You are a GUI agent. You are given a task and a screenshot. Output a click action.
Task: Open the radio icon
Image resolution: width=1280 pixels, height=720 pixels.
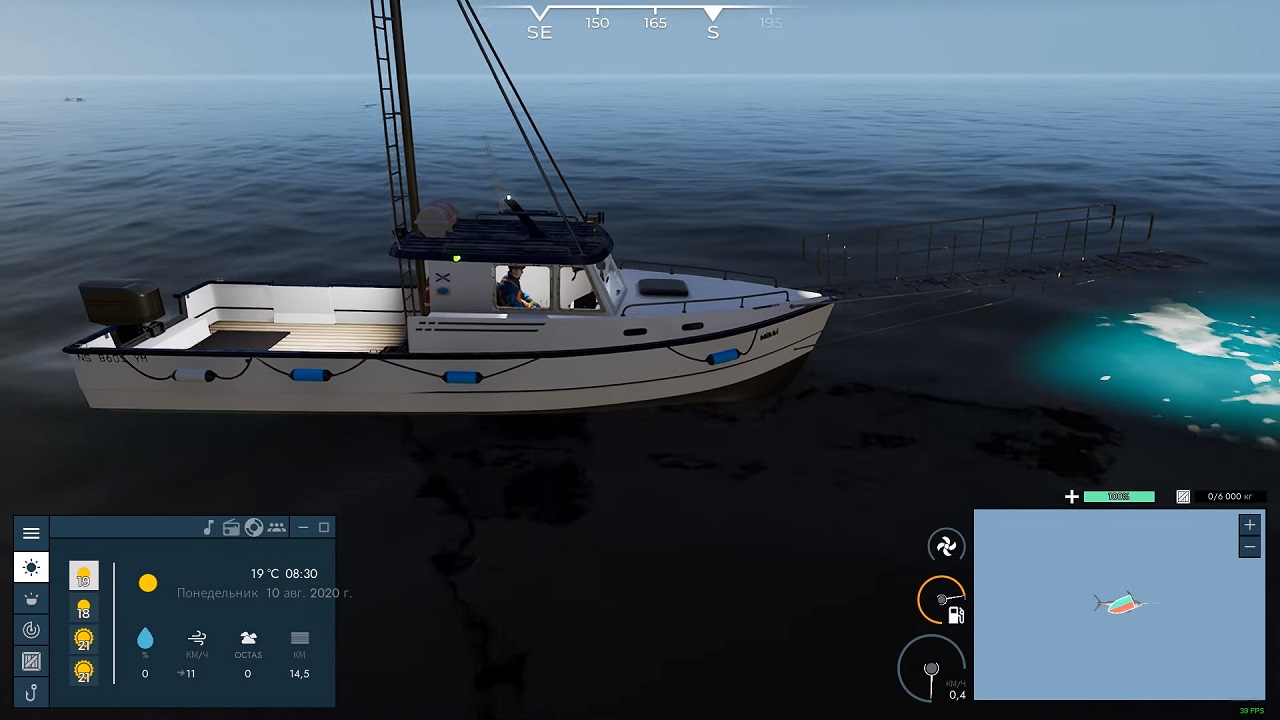click(231, 527)
